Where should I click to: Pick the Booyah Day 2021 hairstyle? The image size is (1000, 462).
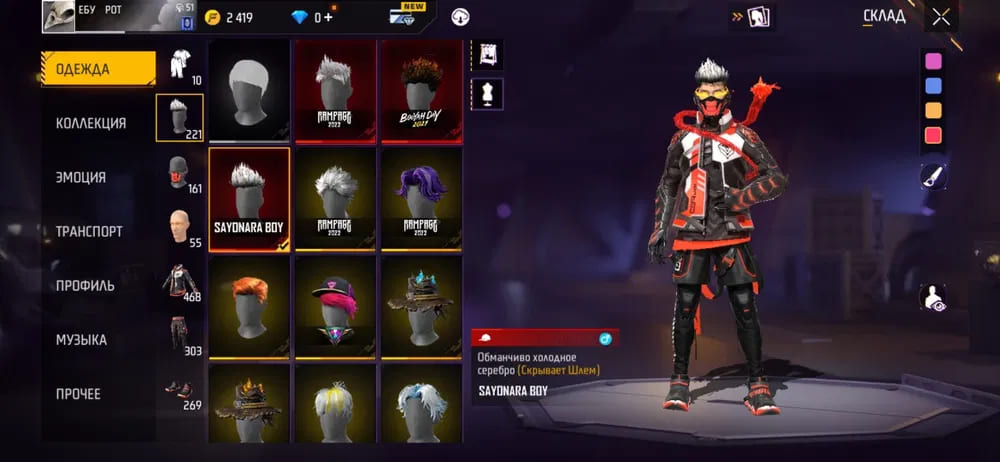(x=420, y=92)
